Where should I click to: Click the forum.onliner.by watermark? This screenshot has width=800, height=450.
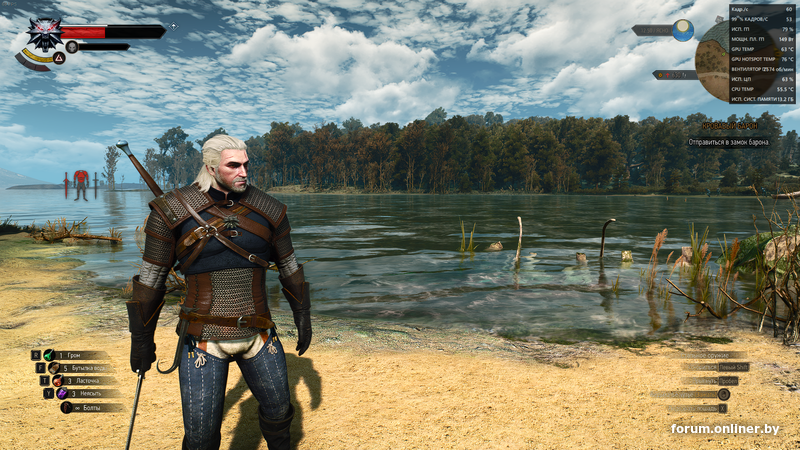[725, 429]
